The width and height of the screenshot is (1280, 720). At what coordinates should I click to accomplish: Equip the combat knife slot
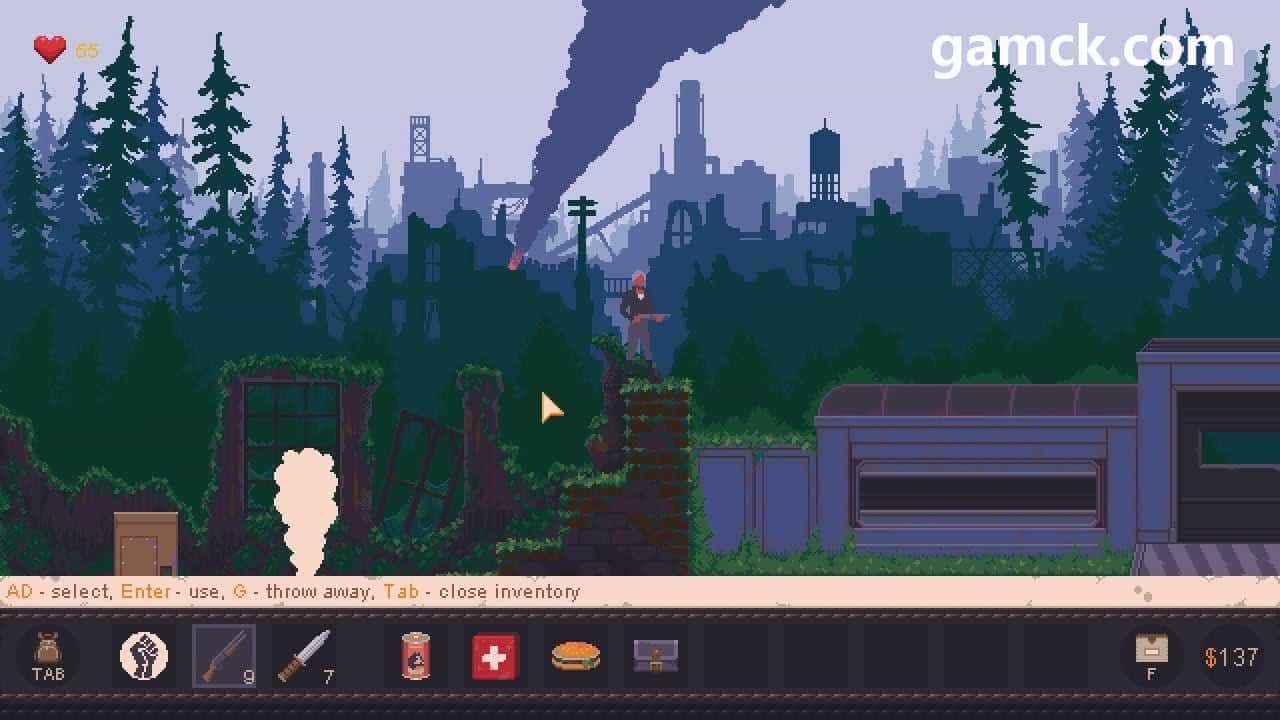[302, 656]
